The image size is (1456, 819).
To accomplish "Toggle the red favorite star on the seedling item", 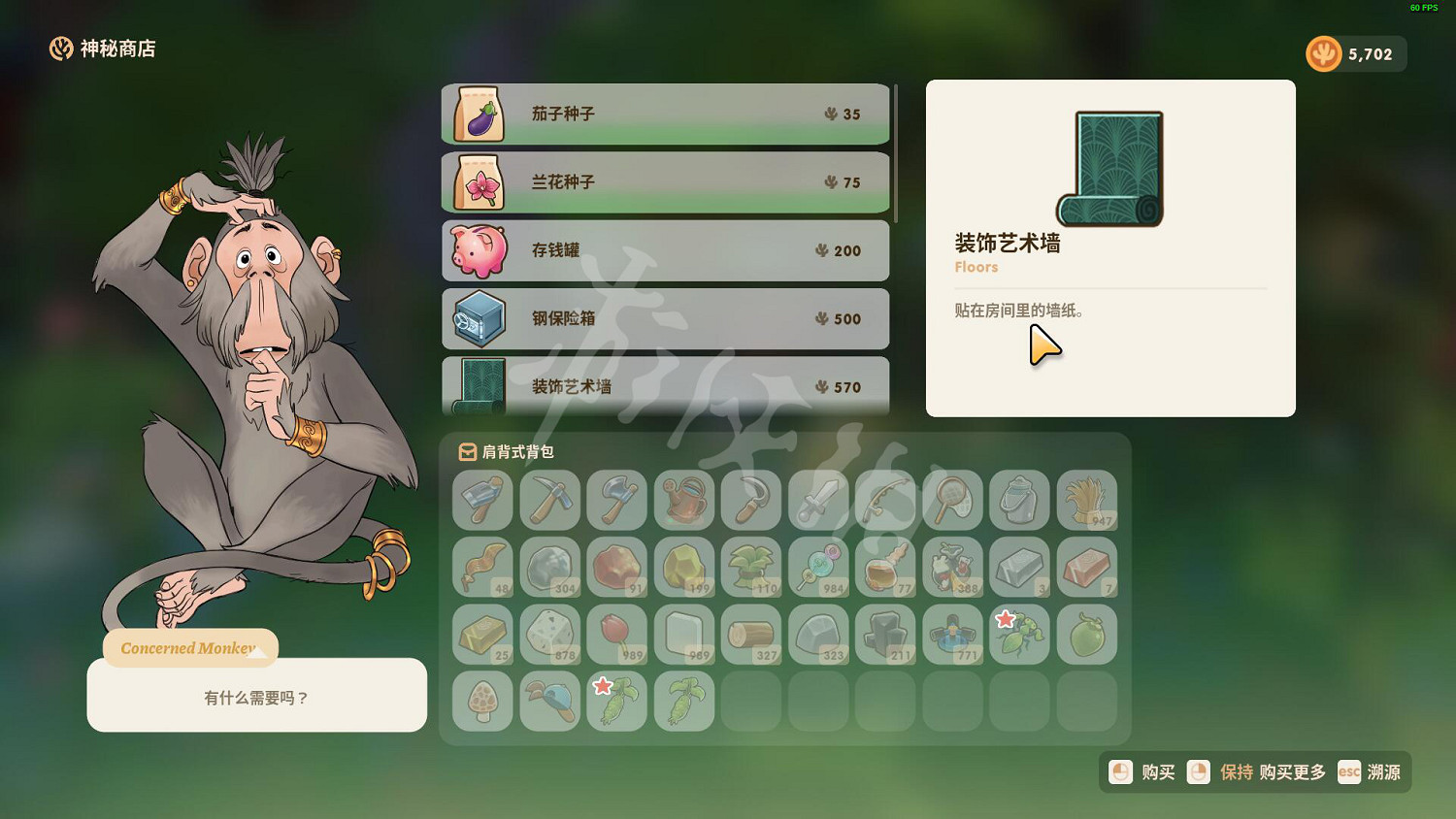I will [1006, 618].
